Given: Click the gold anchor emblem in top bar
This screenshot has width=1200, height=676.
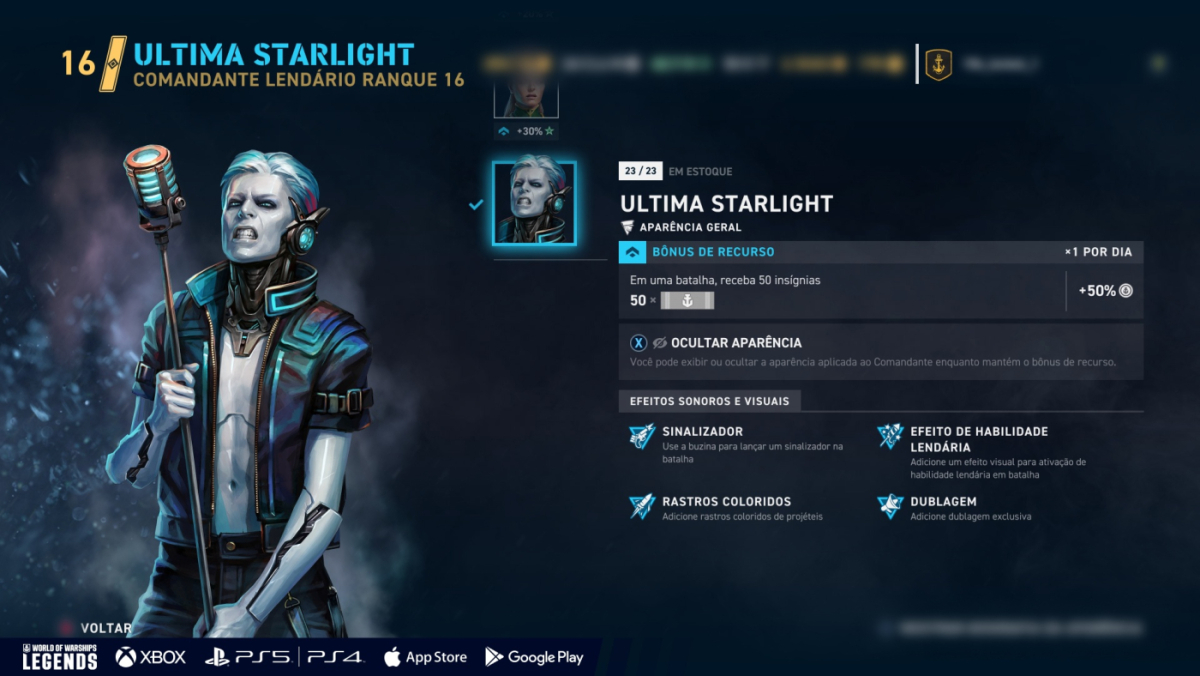Looking at the screenshot, I should coord(938,65).
